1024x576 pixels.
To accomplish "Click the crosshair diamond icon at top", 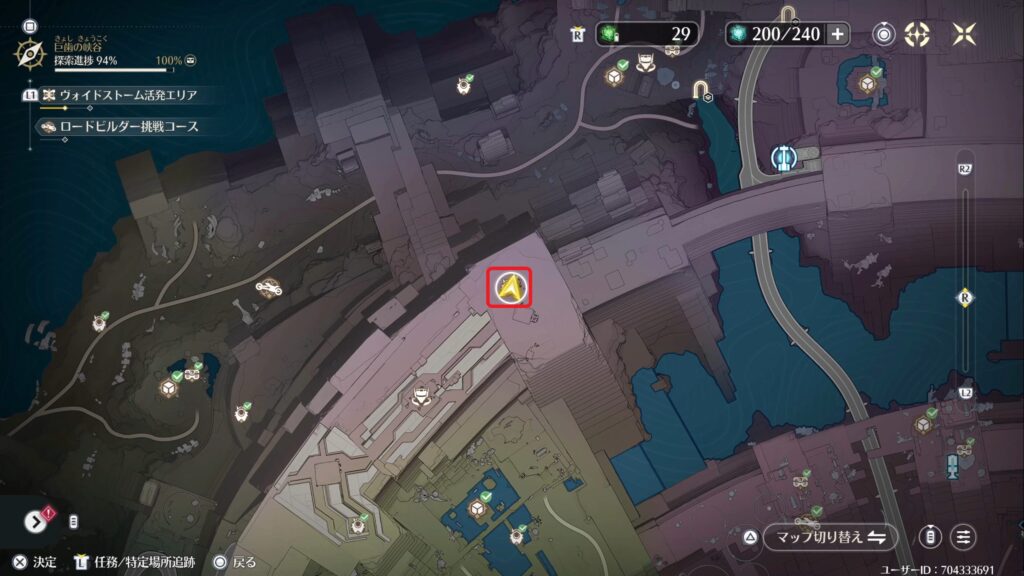I will [917, 34].
